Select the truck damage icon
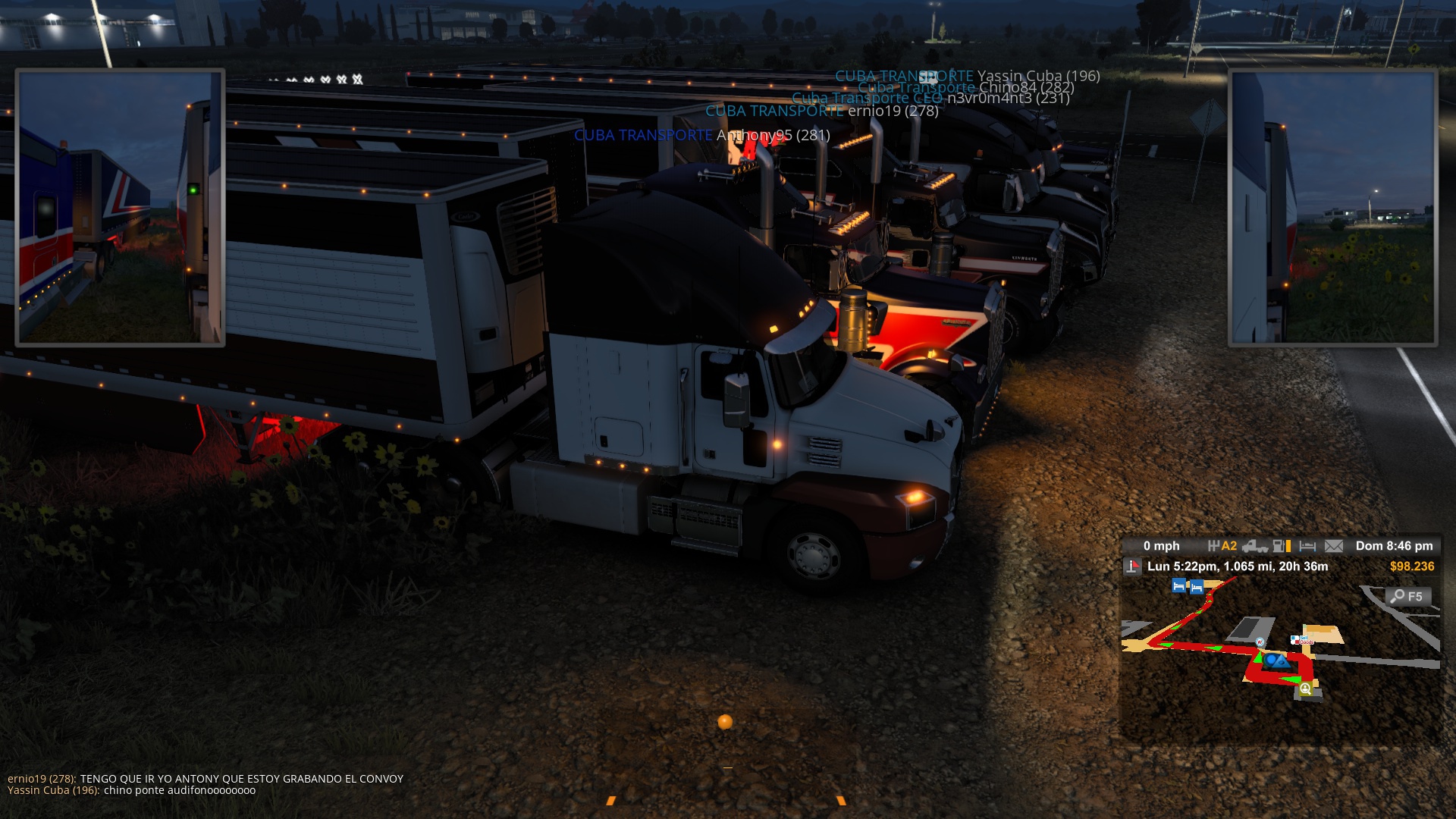The height and width of the screenshot is (819, 1456). pyautogui.click(x=1255, y=546)
